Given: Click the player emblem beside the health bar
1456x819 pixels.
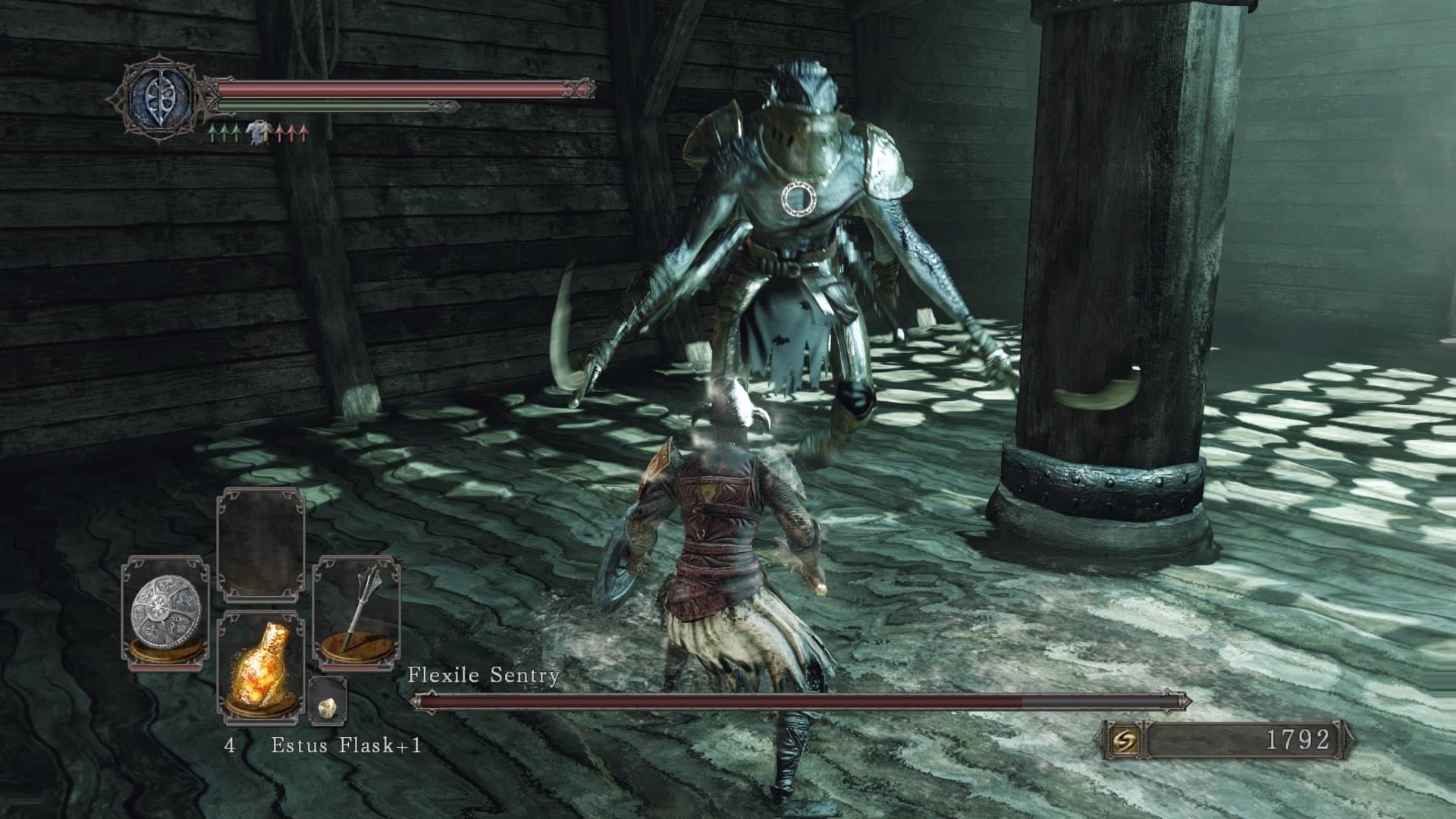Looking at the screenshot, I should [158, 96].
